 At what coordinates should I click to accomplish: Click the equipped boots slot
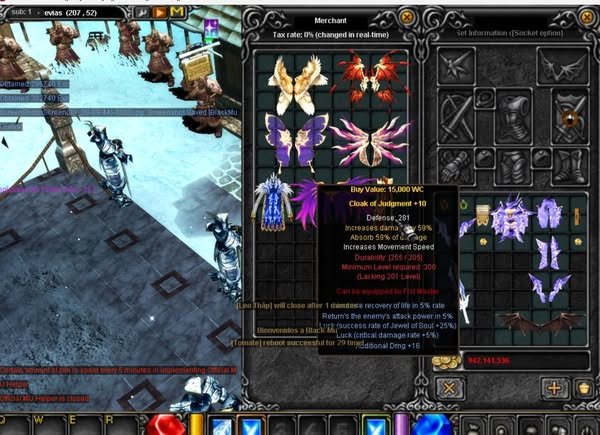coord(566,167)
